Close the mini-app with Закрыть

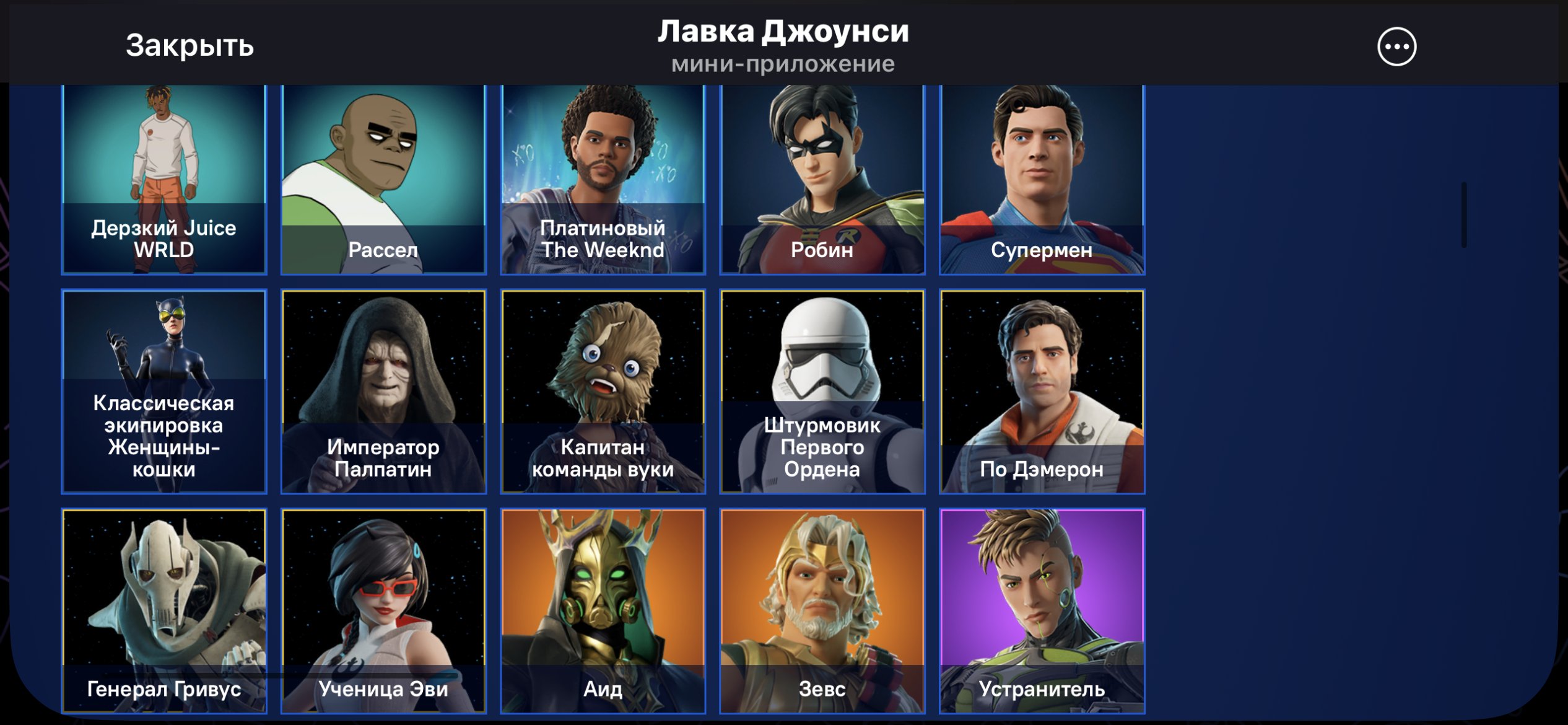[x=189, y=46]
